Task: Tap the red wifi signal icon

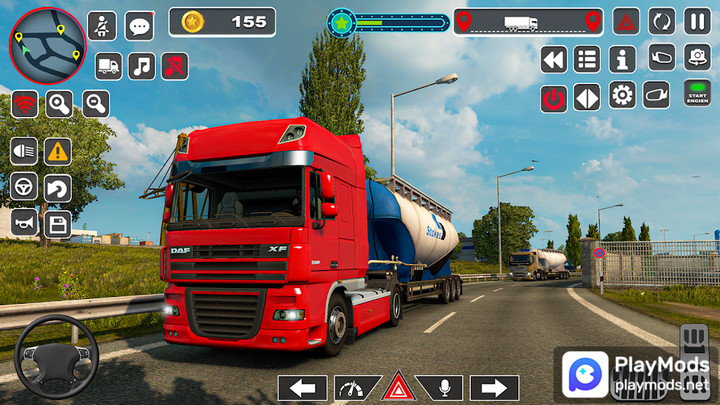Action: point(24,103)
